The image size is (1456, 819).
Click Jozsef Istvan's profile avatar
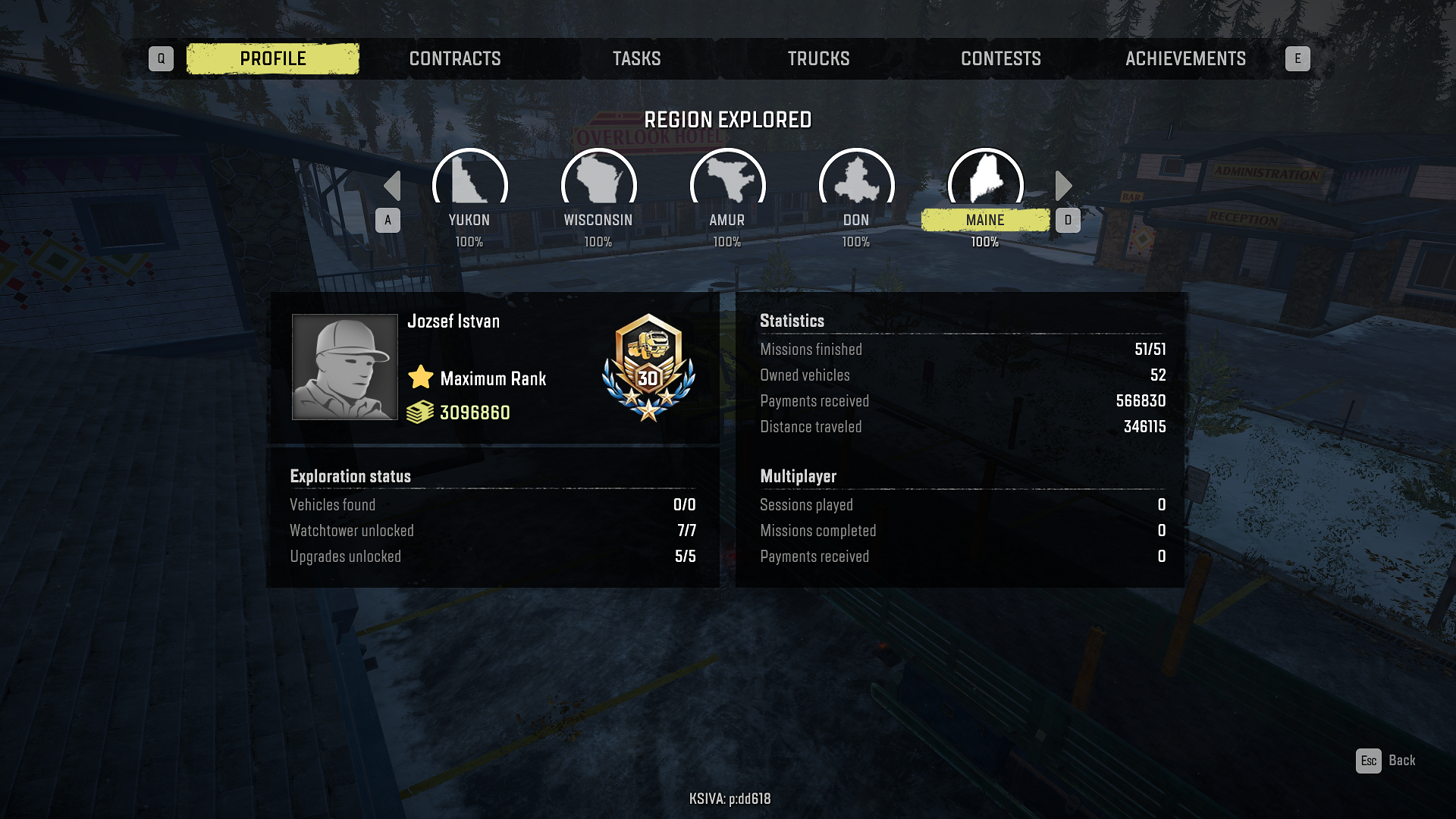click(x=345, y=367)
